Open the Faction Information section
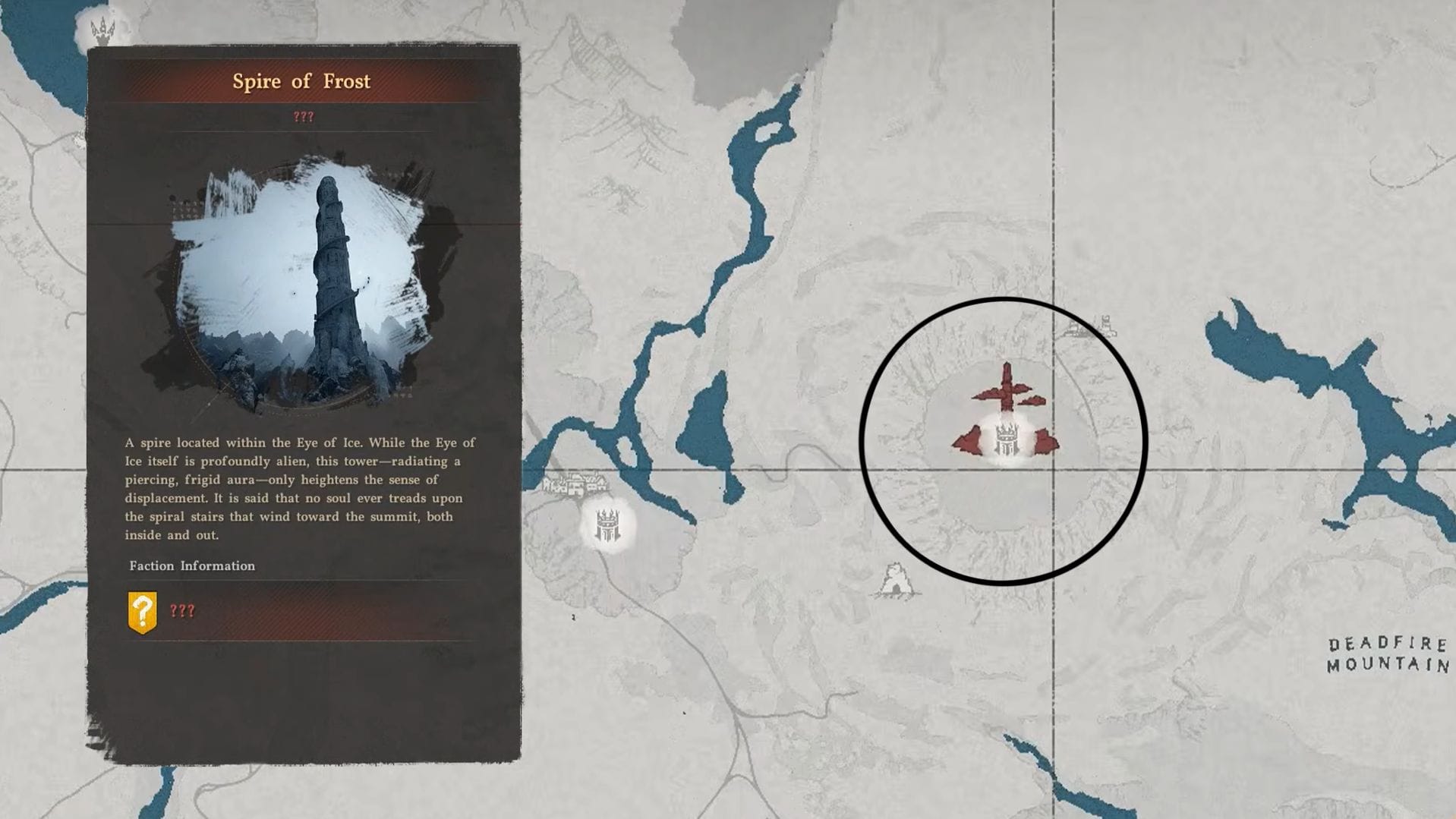The width and height of the screenshot is (1456, 819). click(192, 565)
